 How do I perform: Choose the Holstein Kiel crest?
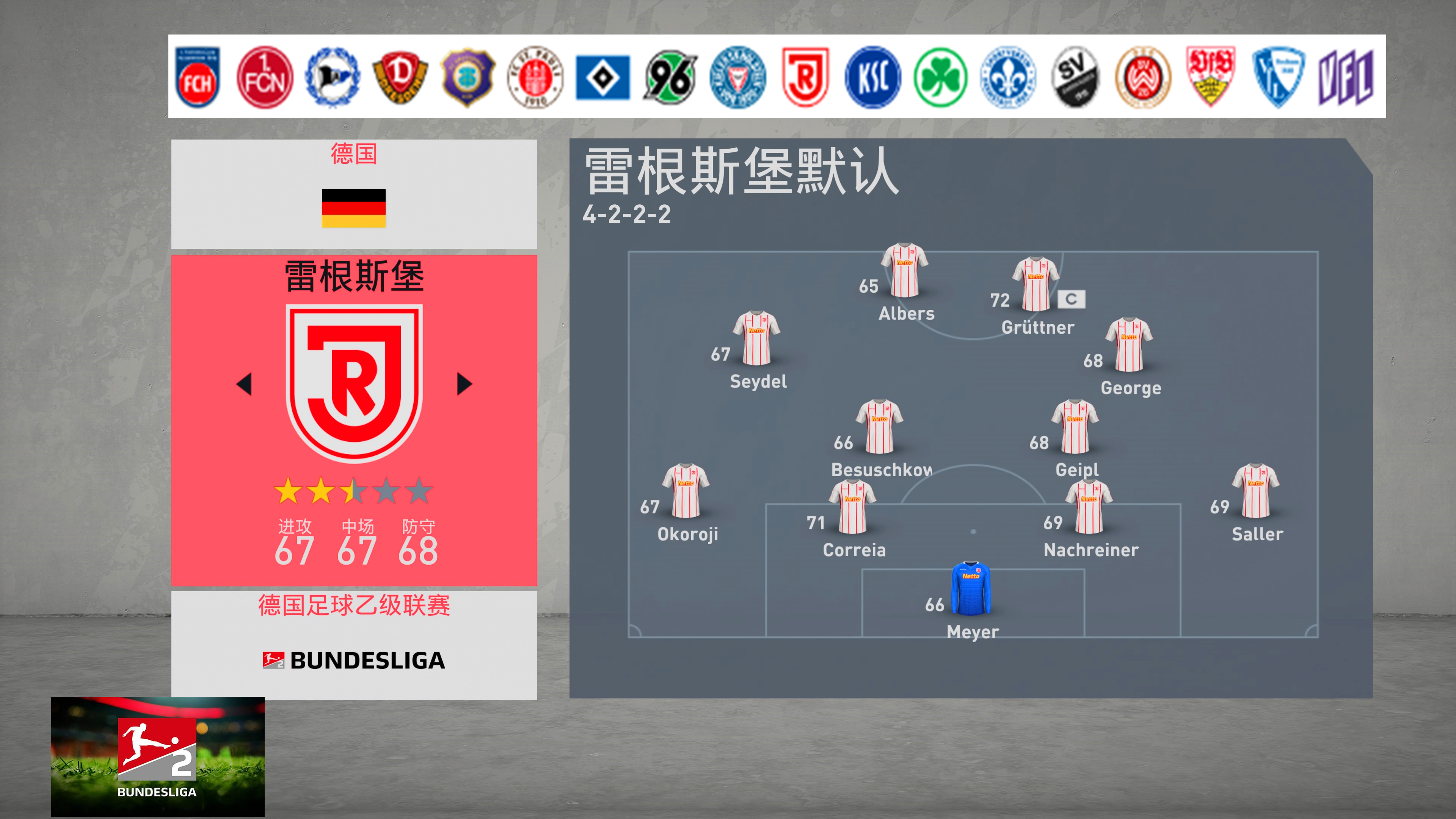pyautogui.click(x=737, y=77)
